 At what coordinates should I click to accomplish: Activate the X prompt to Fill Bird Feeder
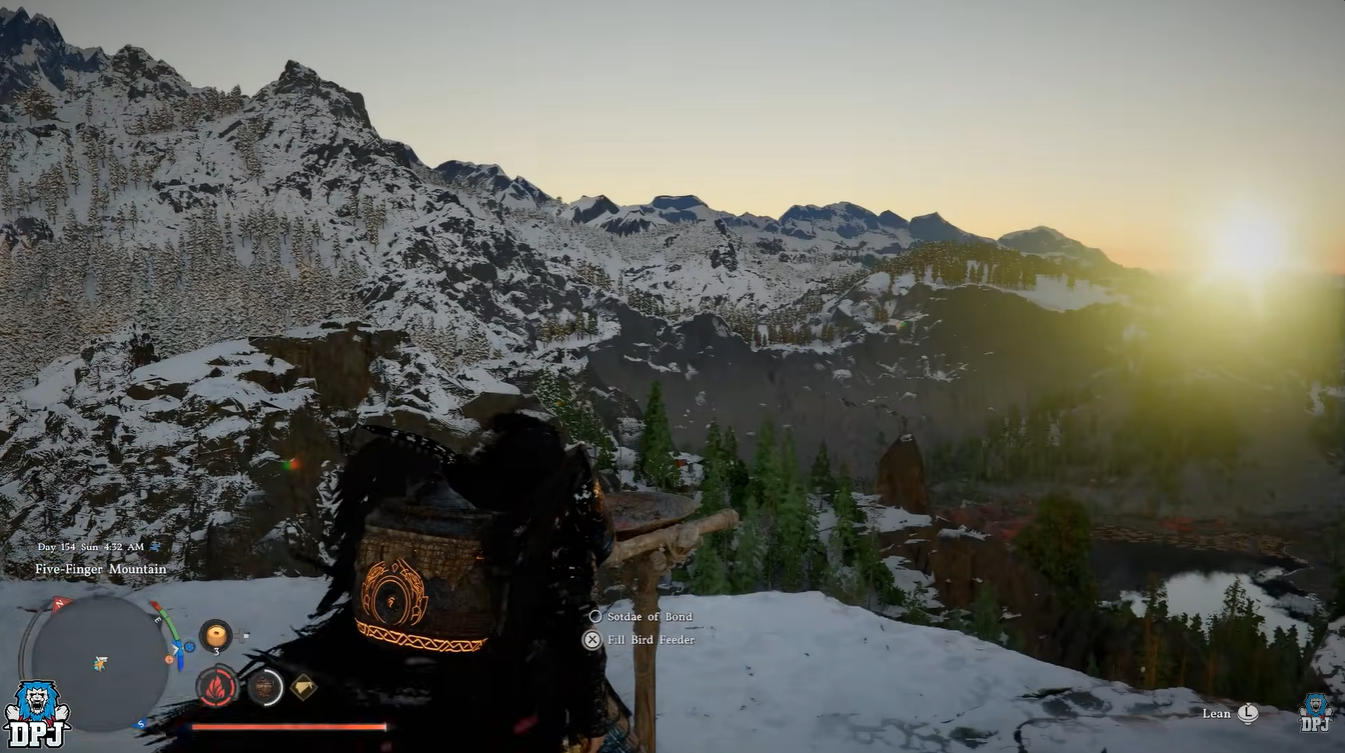590,640
